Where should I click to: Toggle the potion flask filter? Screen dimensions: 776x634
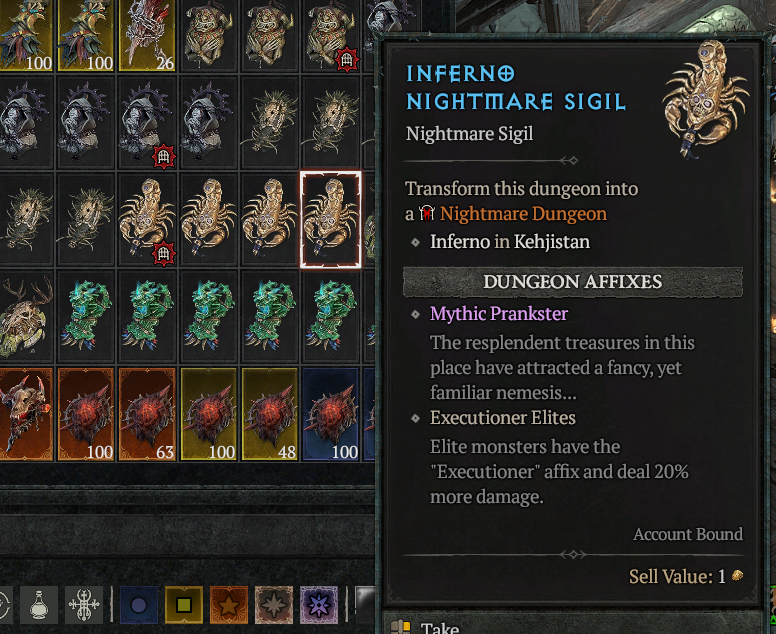pos(38,605)
